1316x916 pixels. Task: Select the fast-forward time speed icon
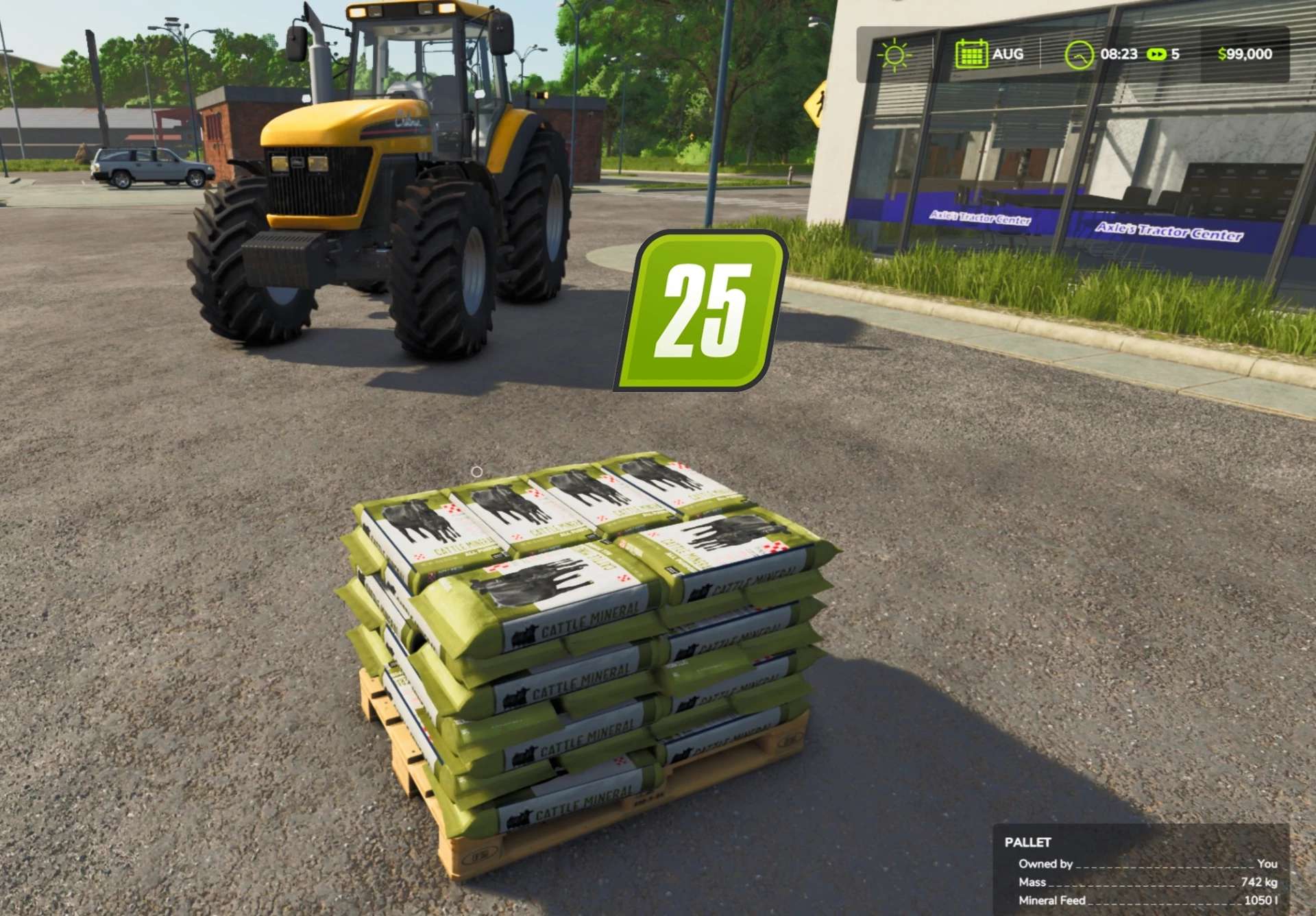point(1156,54)
